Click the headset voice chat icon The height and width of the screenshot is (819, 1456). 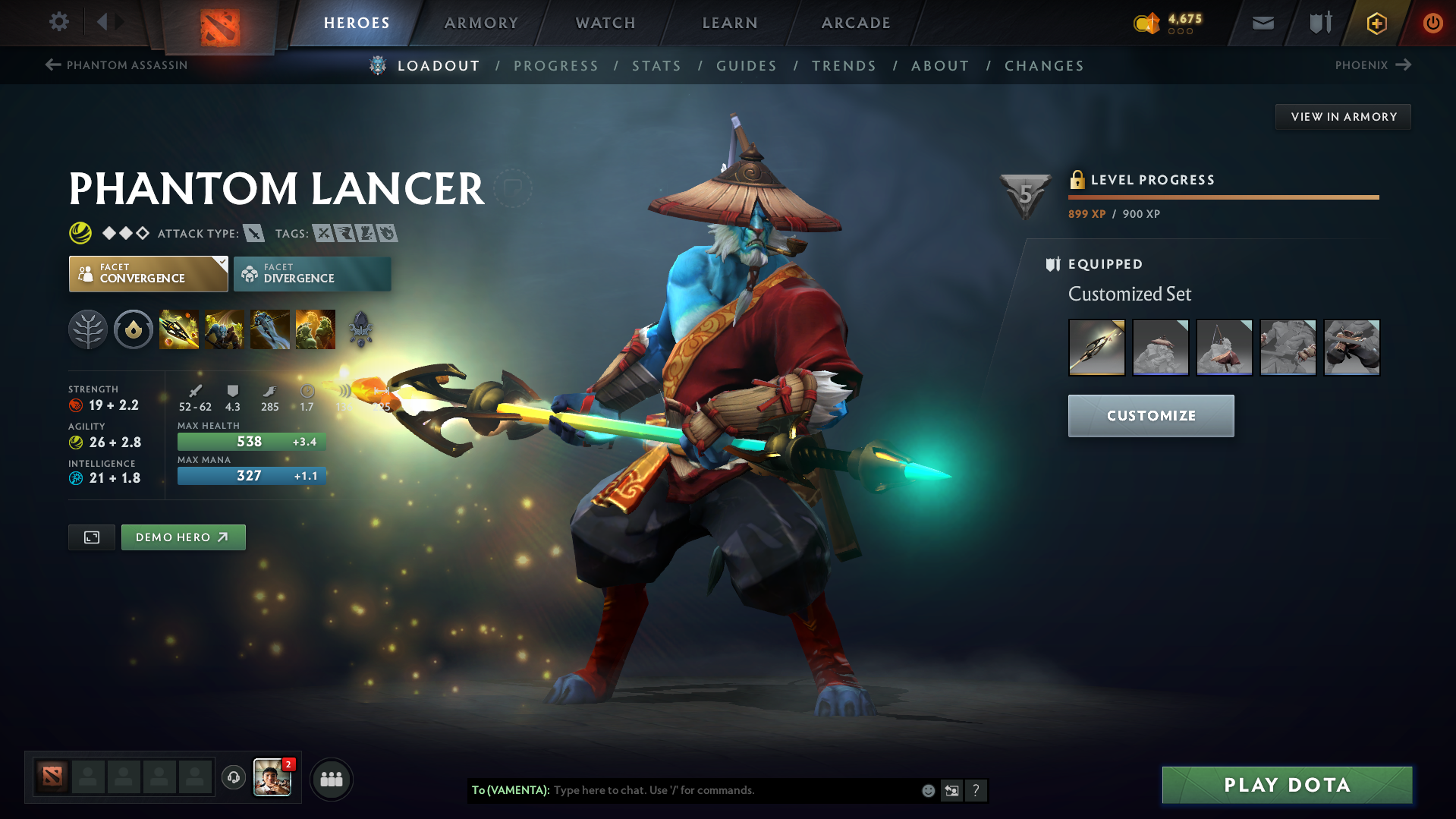point(233,778)
